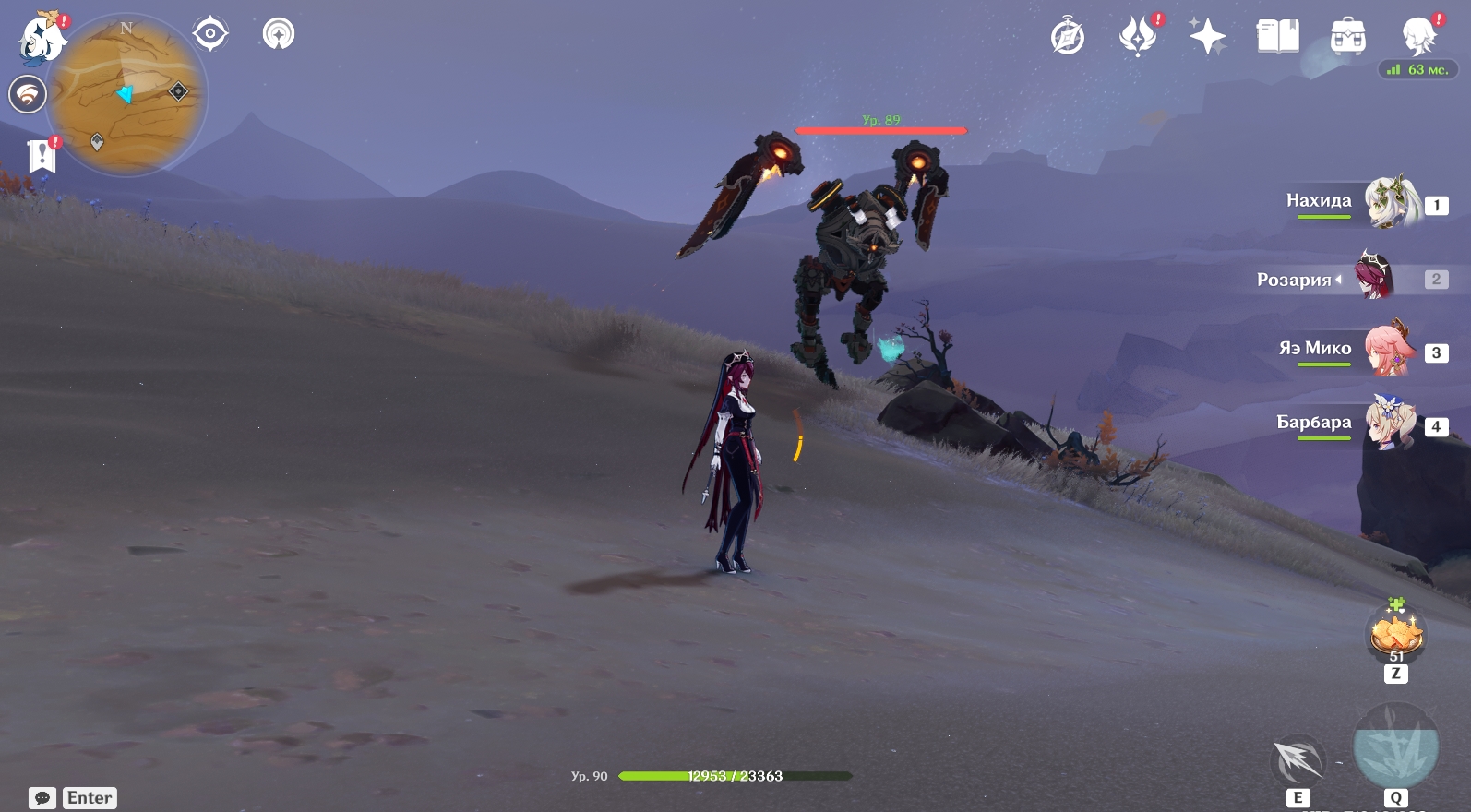
Task: Open the Wish star icon
Action: pyautogui.click(x=1207, y=37)
